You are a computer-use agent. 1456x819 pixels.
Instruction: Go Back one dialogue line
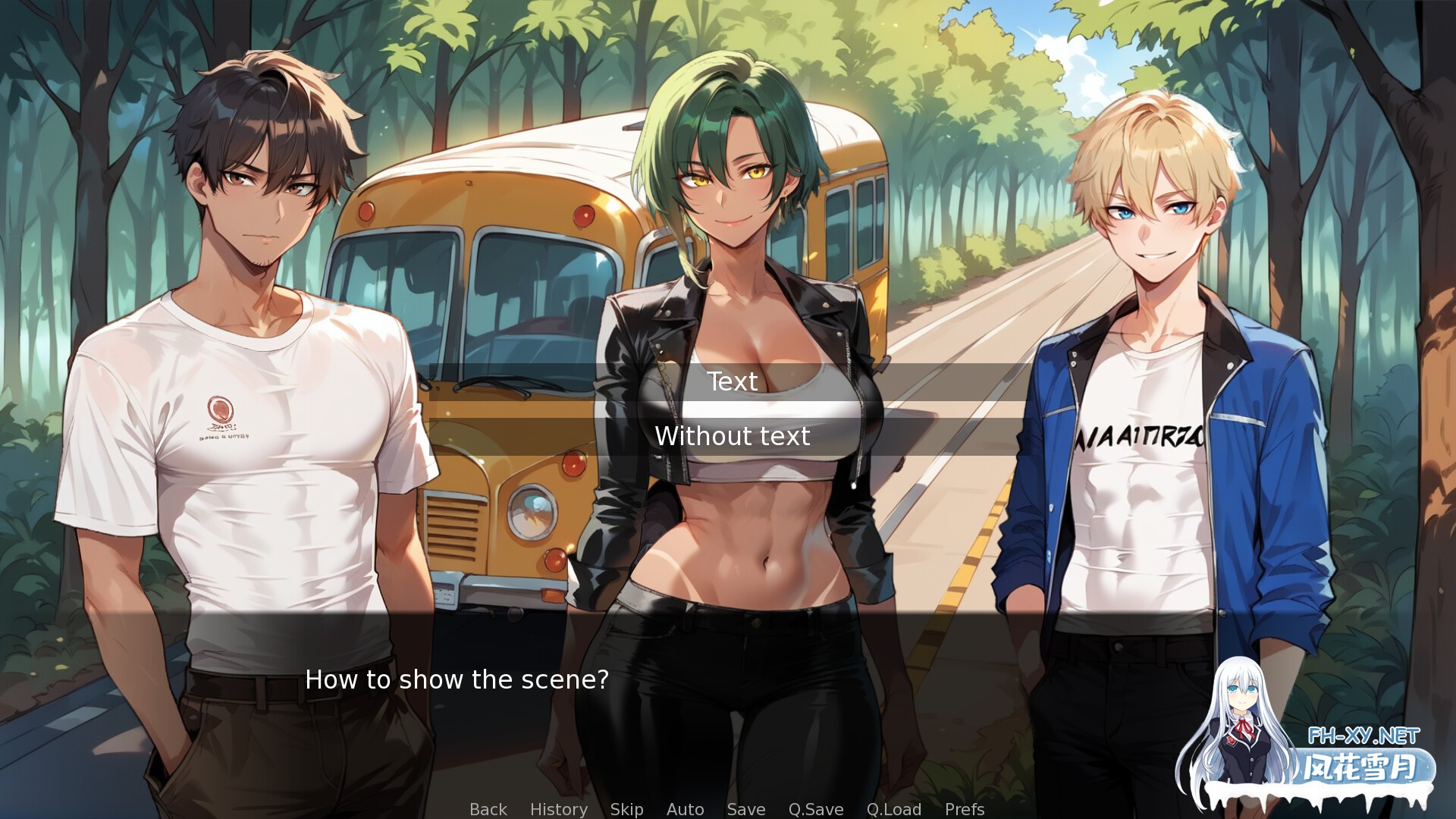[x=488, y=809]
